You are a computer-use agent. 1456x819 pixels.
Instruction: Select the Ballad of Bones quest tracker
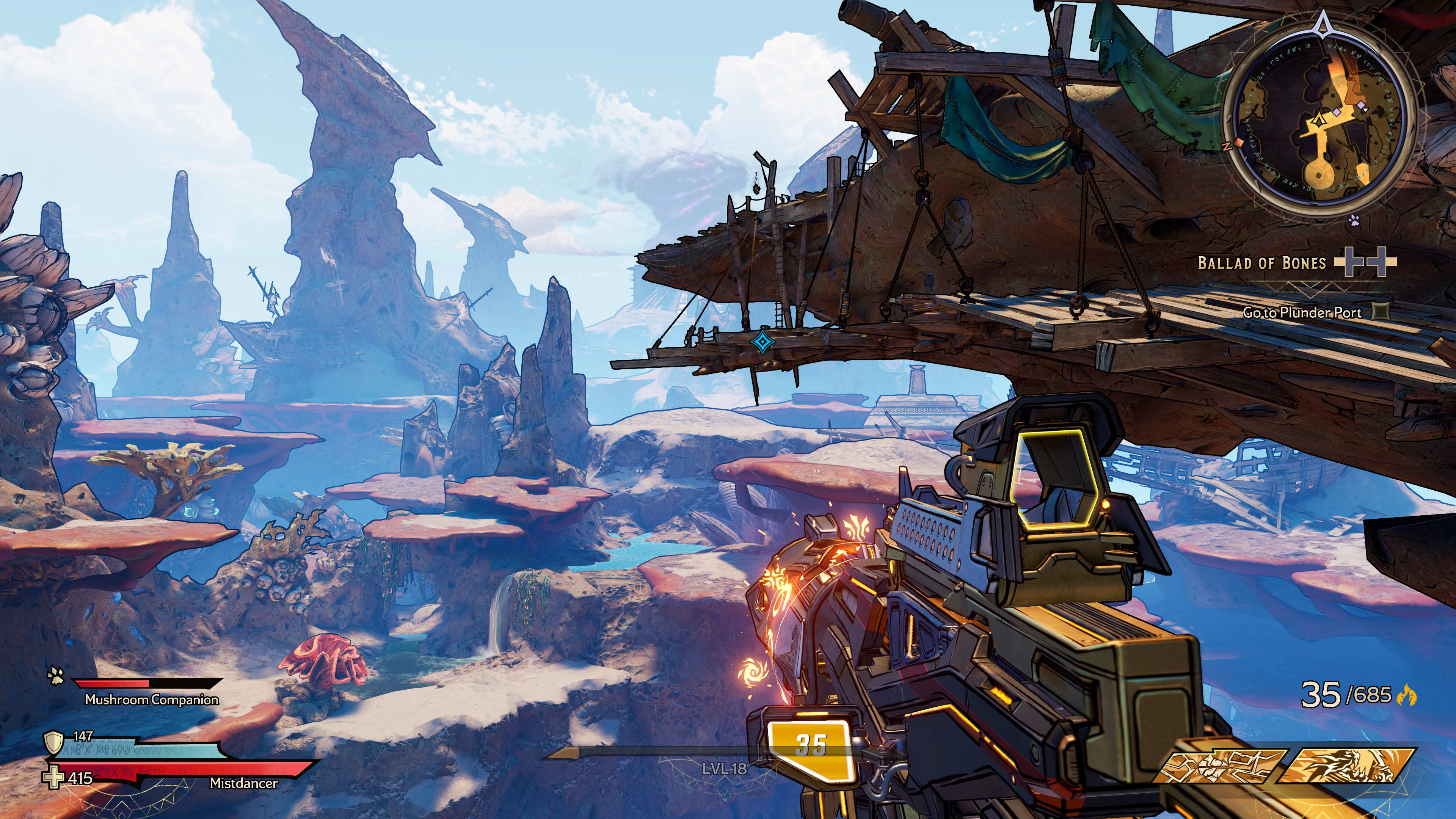[x=1261, y=263]
